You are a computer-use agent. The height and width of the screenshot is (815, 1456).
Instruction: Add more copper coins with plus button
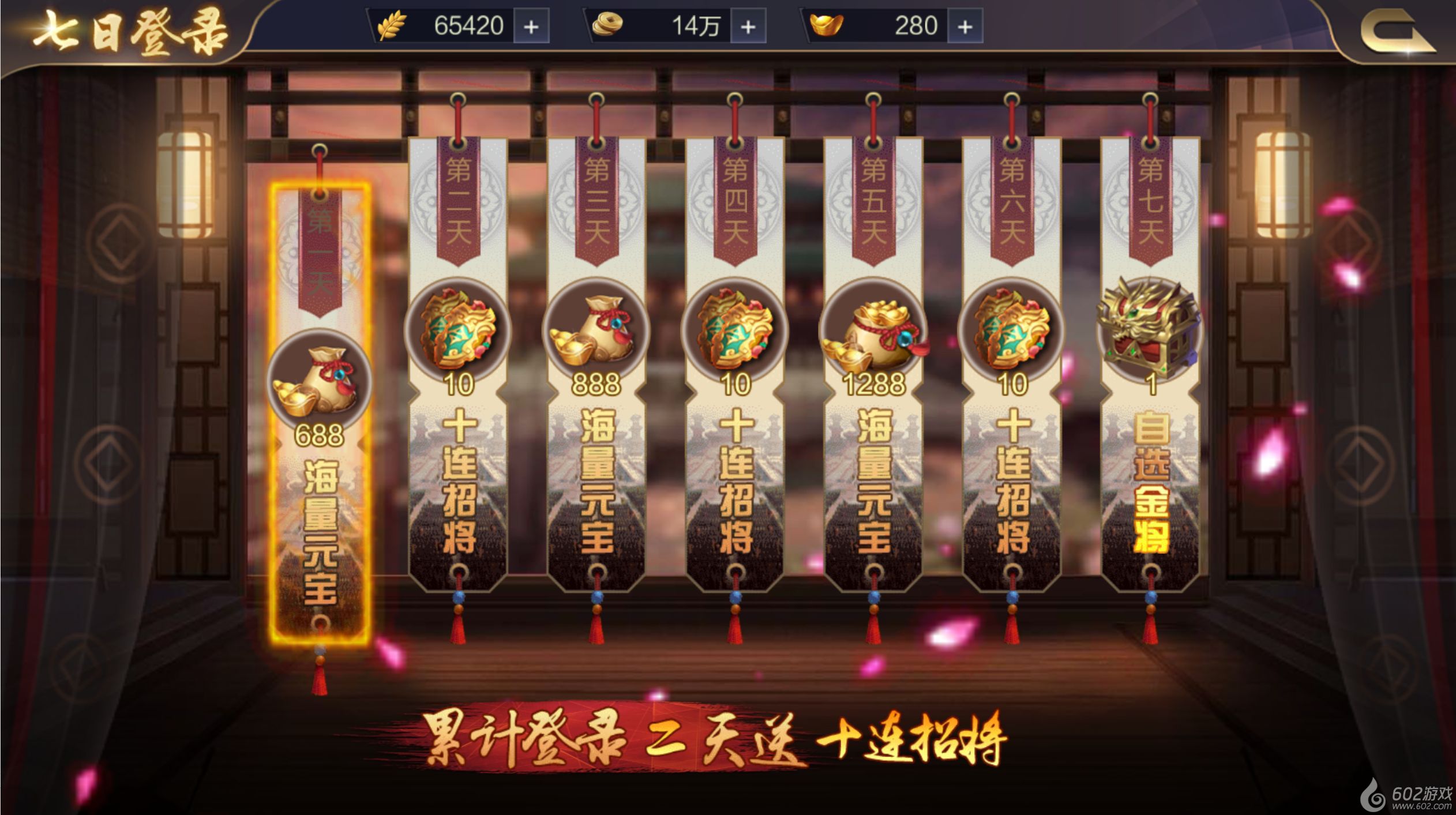click(748, 27)
